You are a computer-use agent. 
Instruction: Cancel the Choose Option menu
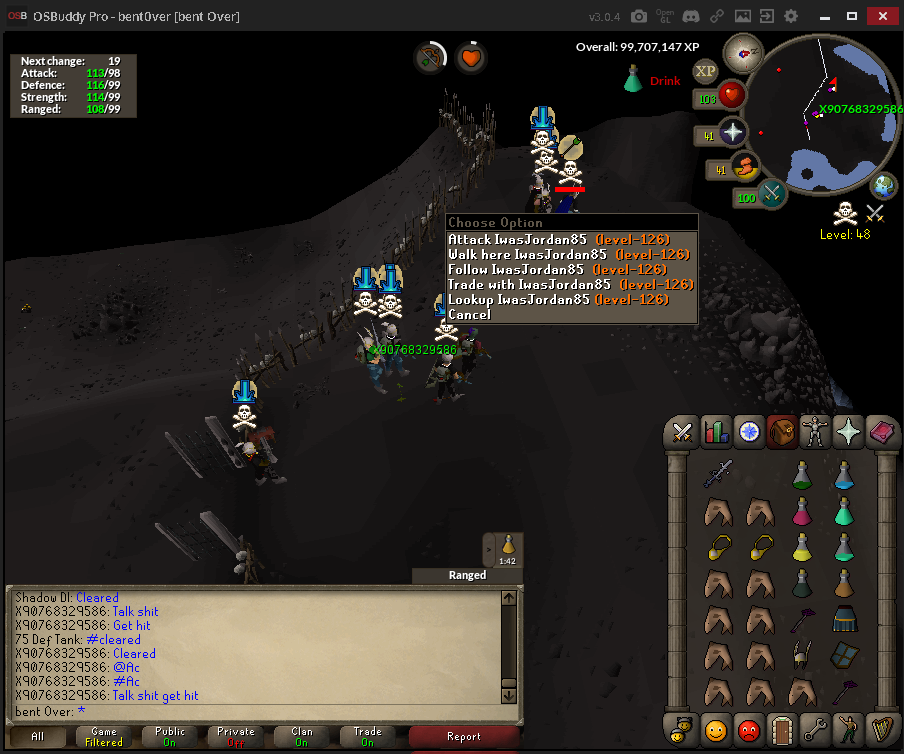(470, 315)
